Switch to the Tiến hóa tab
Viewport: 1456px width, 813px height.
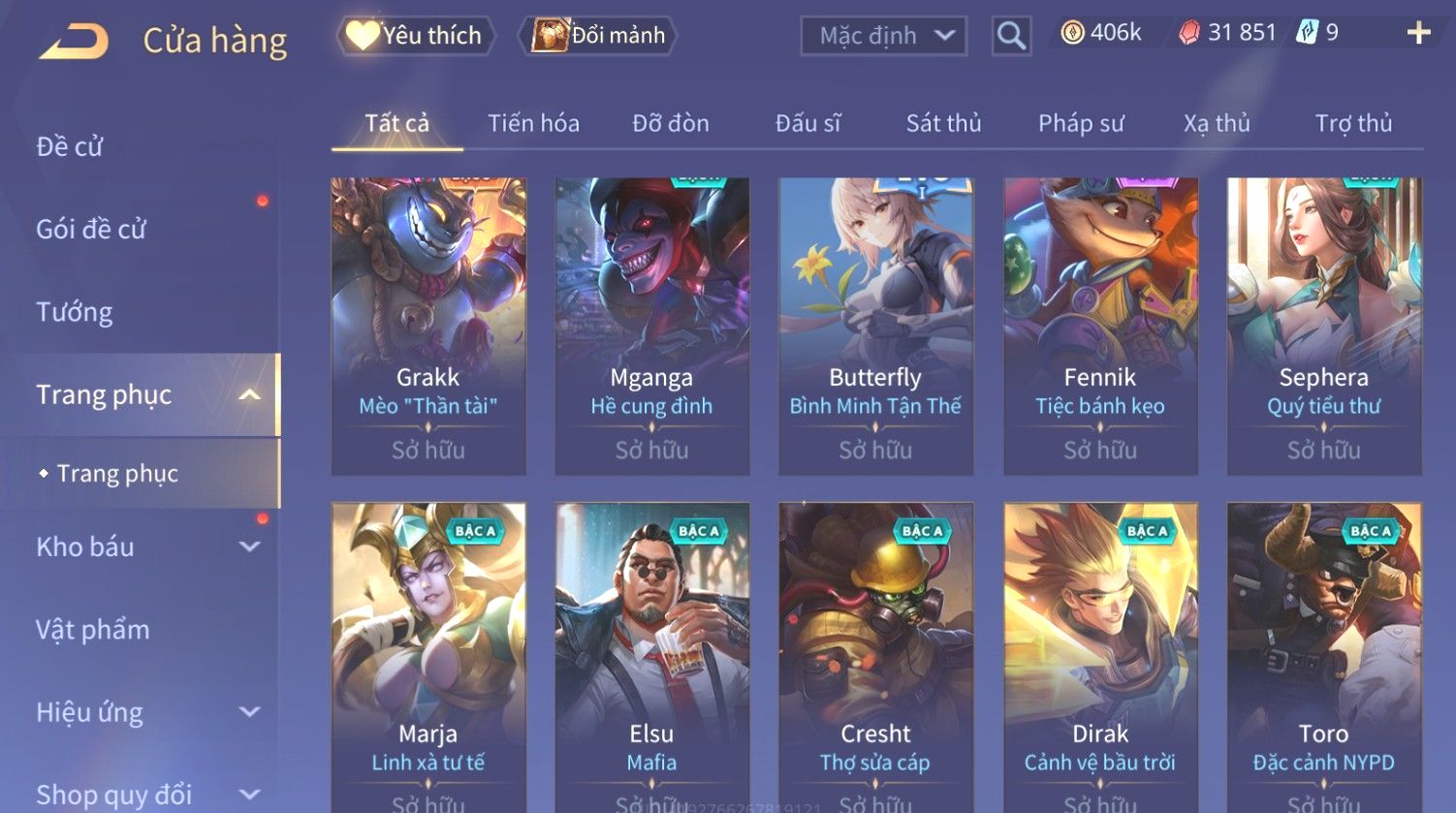[533, 123]
